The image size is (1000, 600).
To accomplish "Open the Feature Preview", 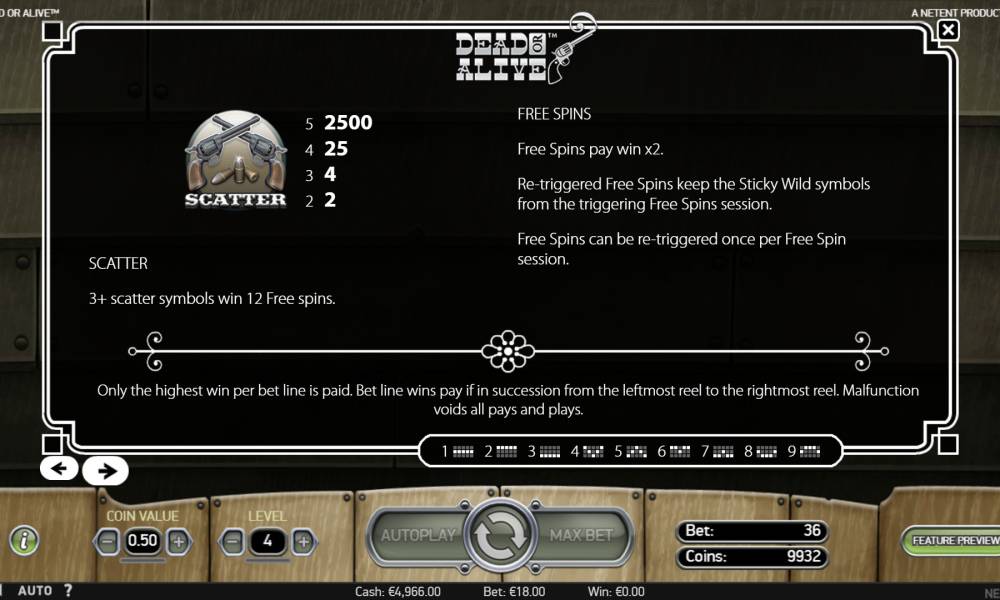I will (x=954, y=540).
